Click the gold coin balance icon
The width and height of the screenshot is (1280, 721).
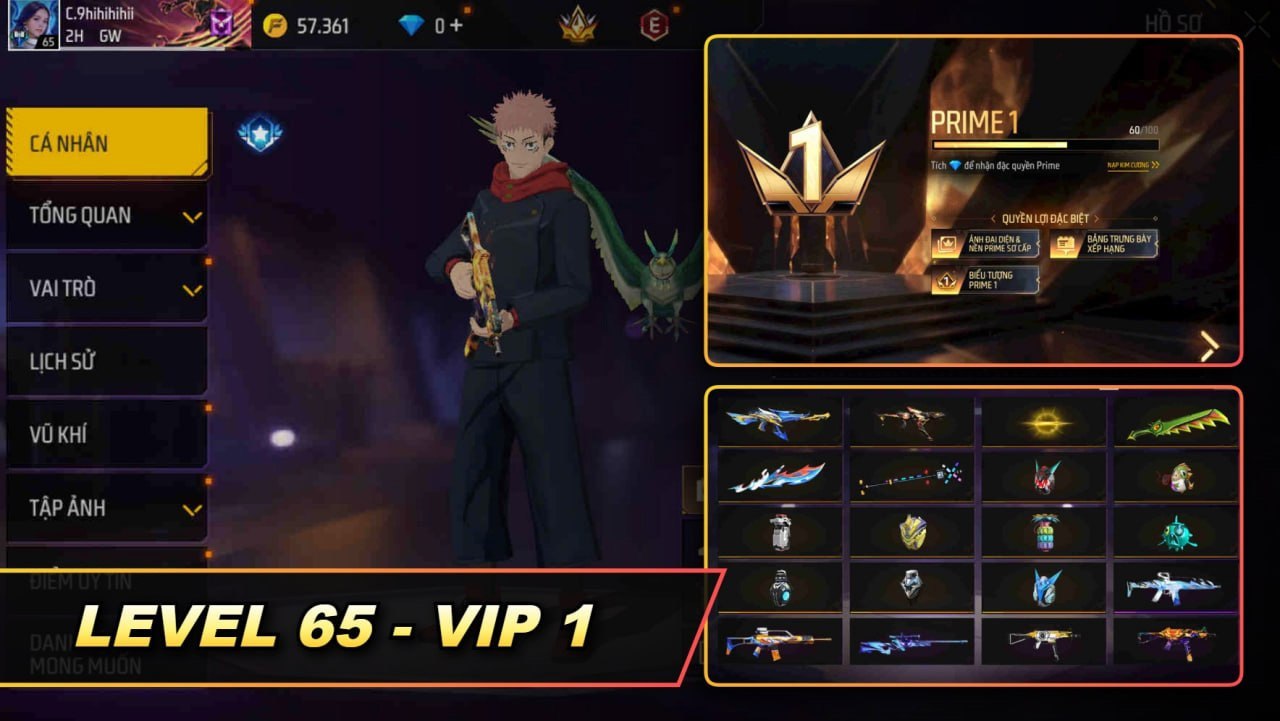[x=278, y=26]
